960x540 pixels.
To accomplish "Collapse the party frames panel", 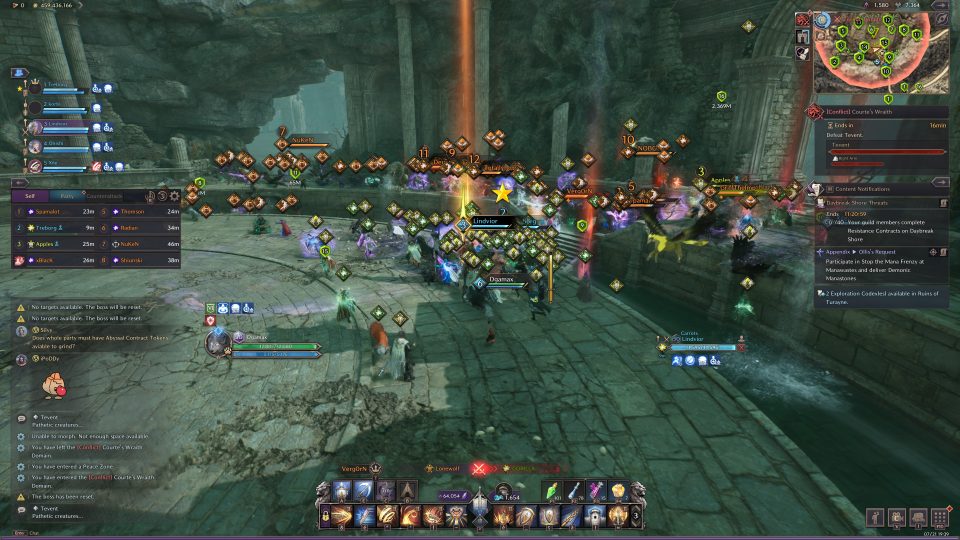I will 18,73.
